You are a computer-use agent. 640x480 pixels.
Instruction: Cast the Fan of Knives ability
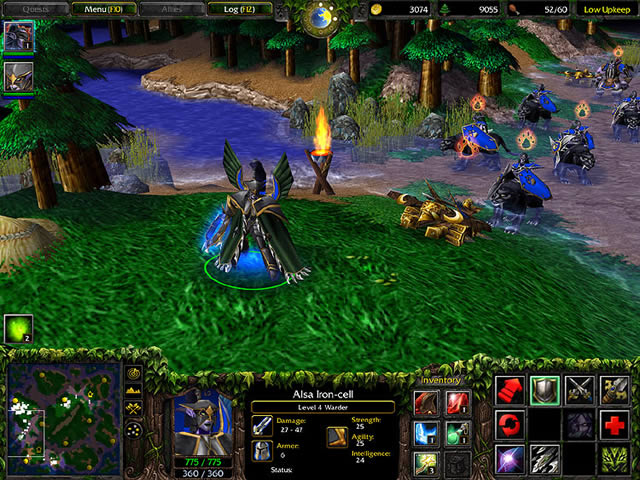pyautogui.click(x=545, y=459)
